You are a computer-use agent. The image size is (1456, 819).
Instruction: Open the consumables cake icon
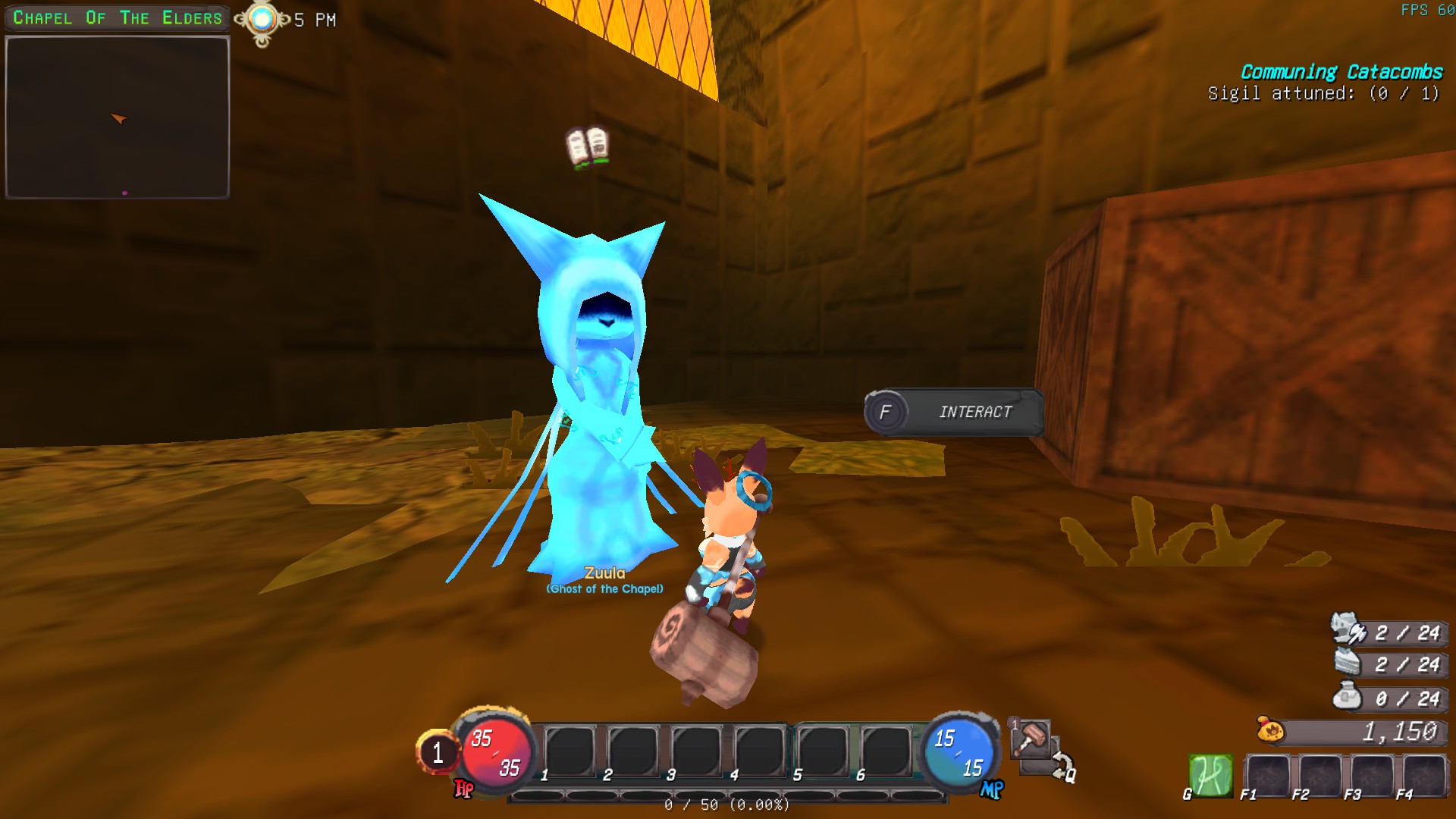pos(1348,664)
